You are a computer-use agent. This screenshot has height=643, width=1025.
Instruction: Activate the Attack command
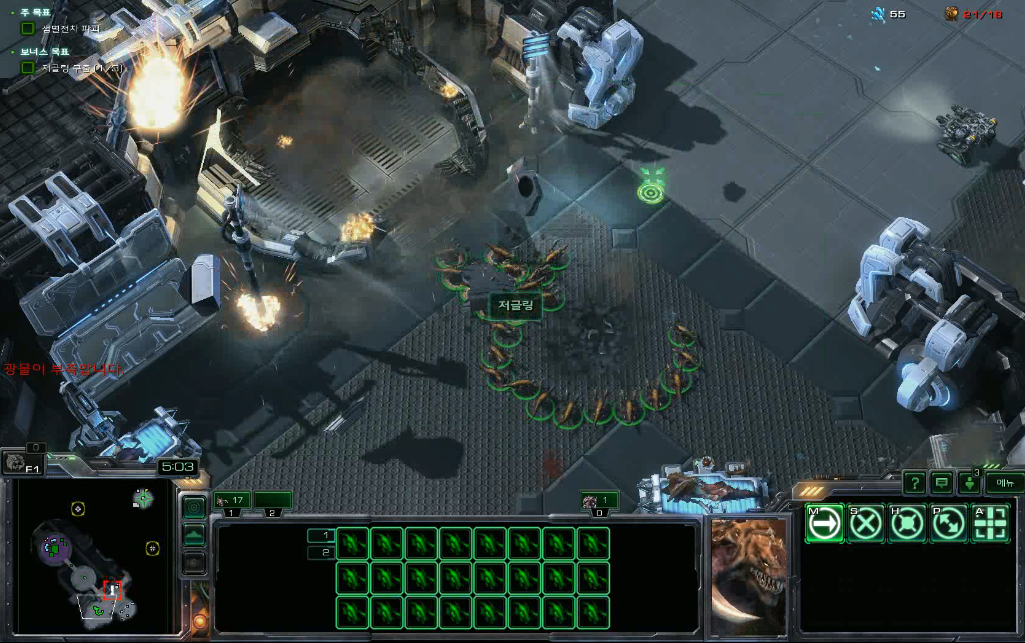990,523
